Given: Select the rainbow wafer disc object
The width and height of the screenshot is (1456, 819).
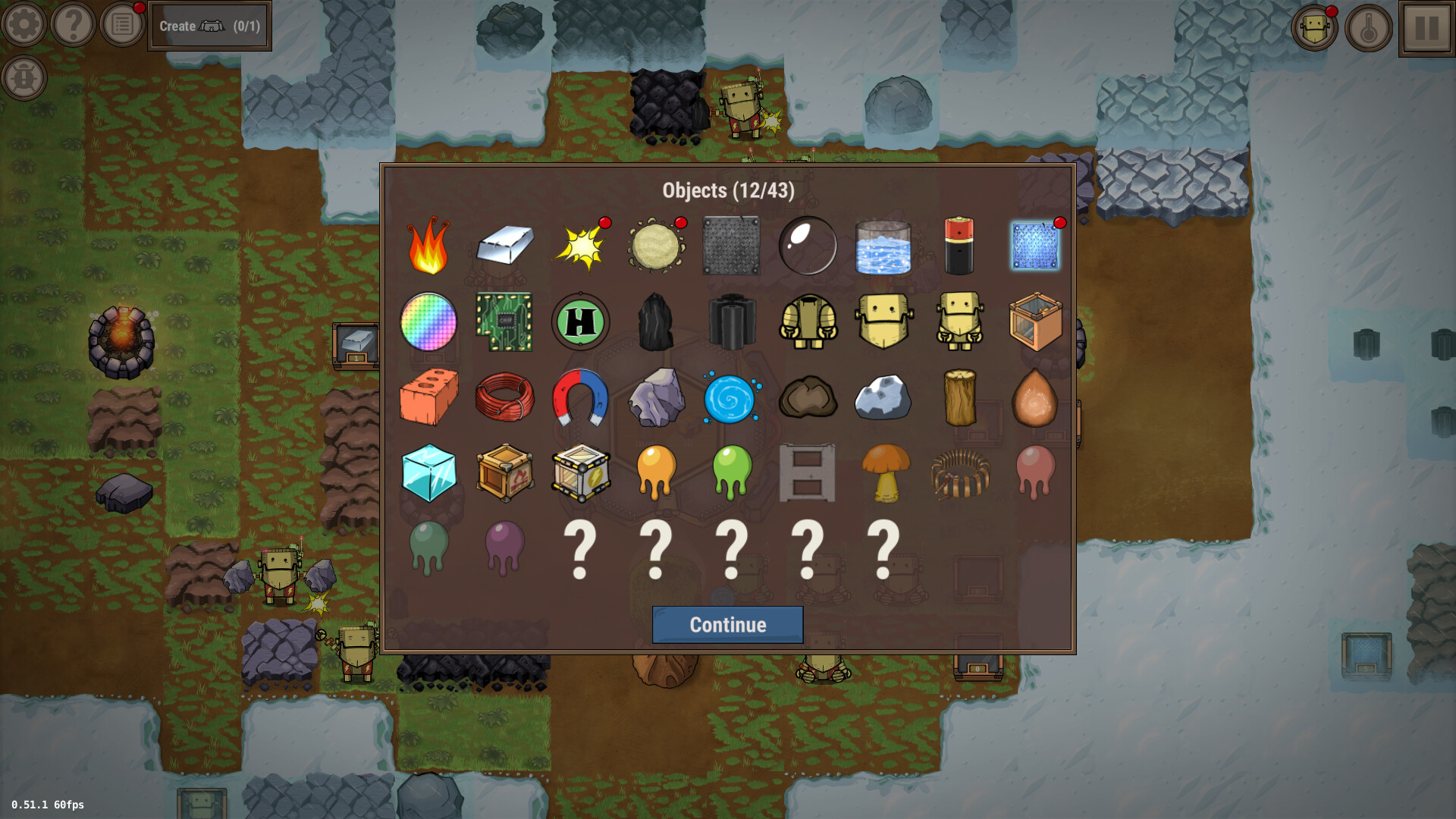Looking at the screenshot, I should (428, 322).
